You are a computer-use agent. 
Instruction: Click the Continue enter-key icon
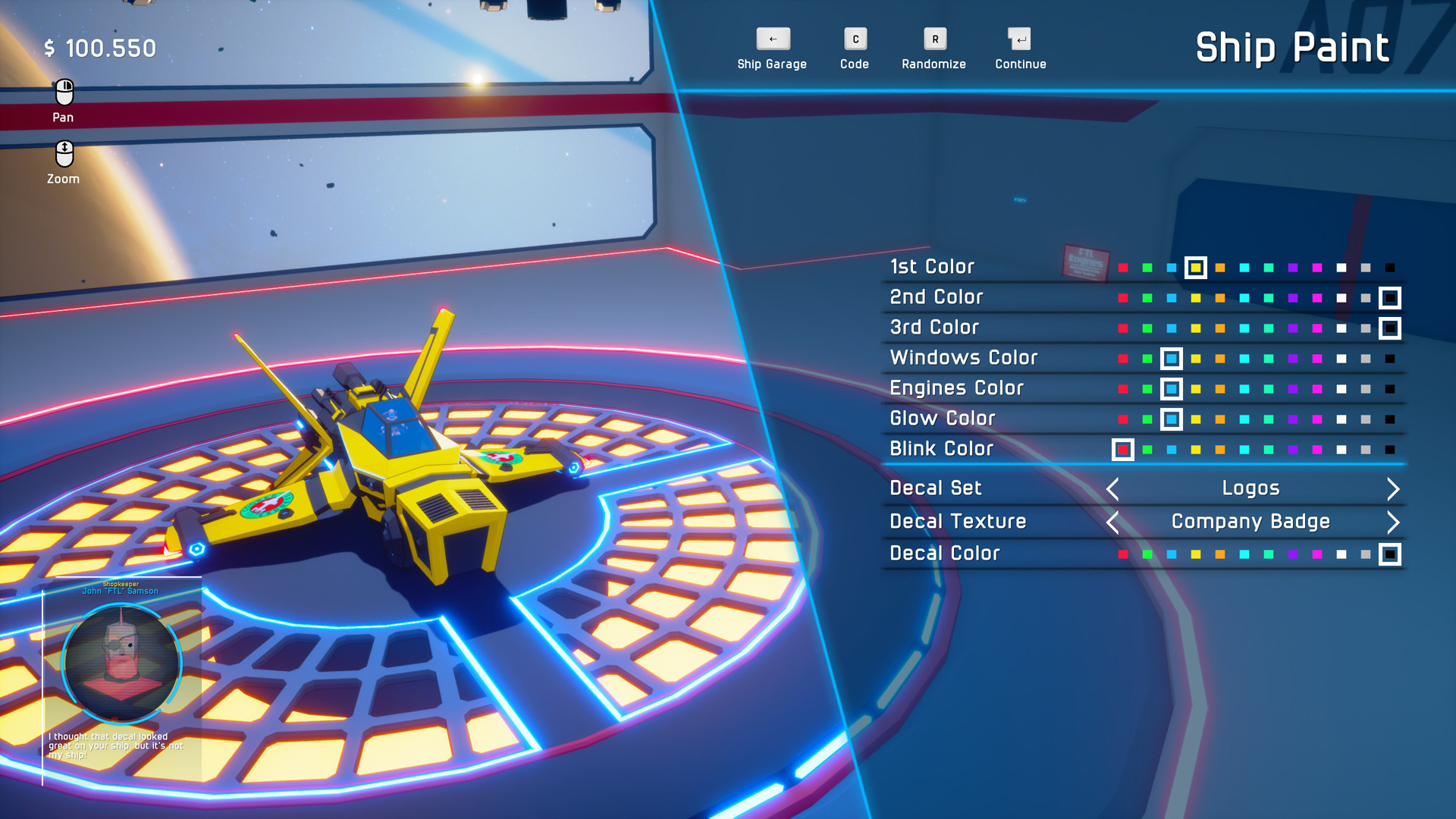pos(1020,39)
